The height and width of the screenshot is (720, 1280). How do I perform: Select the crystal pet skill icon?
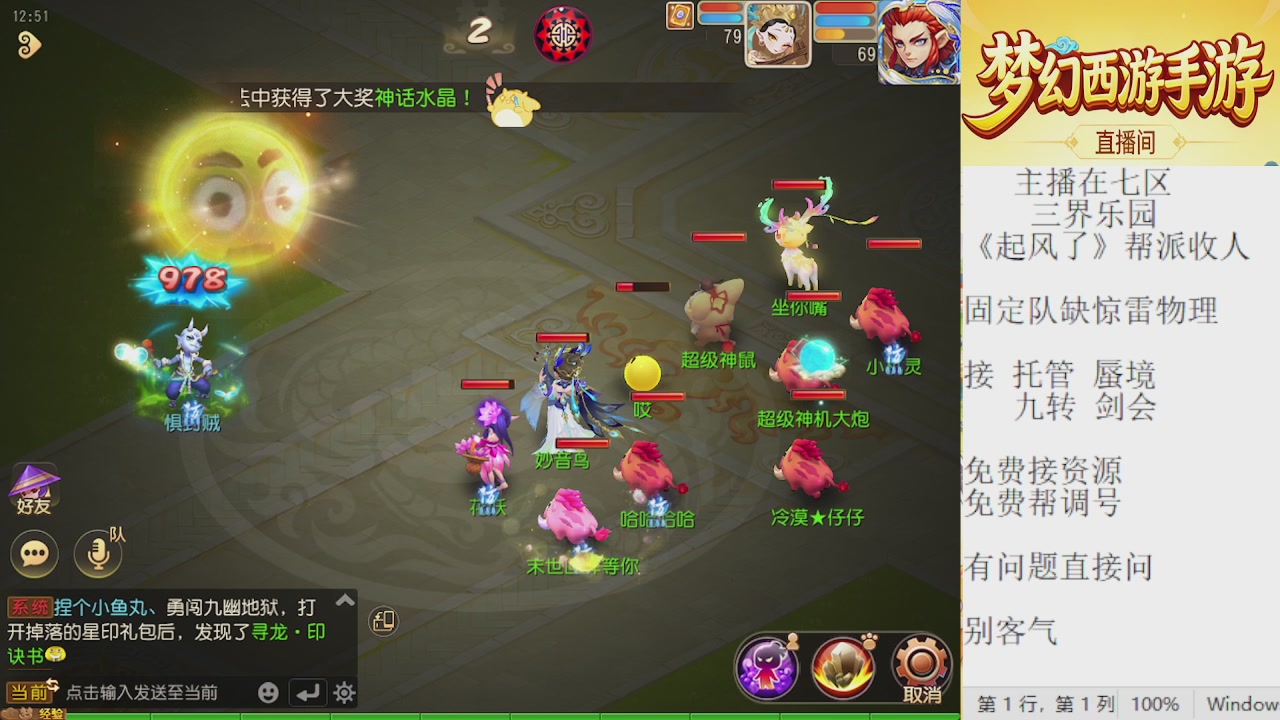pos(842,667)
